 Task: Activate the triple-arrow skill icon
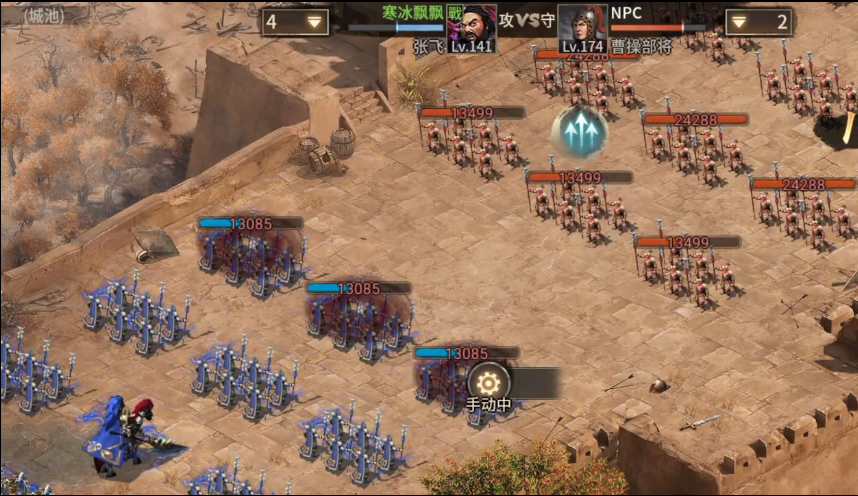(579, 131)
